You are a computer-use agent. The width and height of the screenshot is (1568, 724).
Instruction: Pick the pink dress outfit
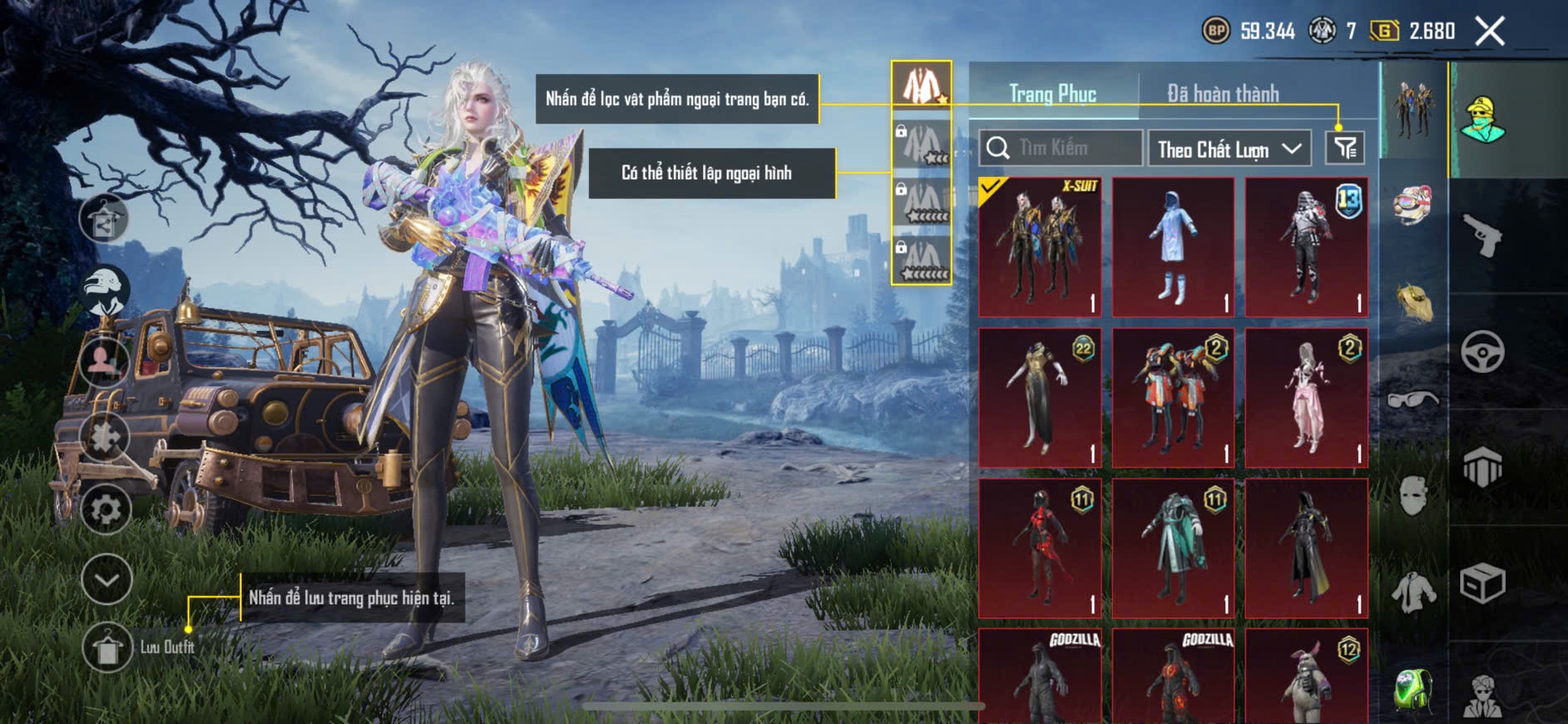click(x=1306, y=398)
